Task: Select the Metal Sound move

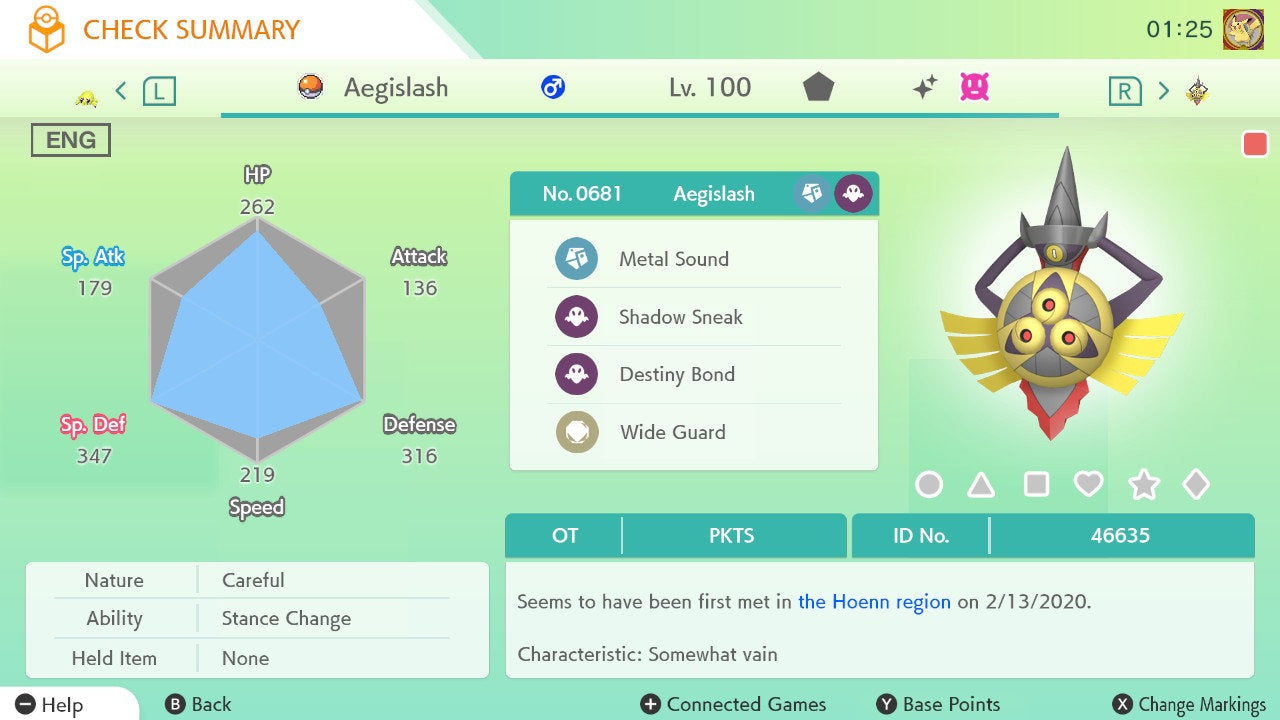Action: click(673, 259)
